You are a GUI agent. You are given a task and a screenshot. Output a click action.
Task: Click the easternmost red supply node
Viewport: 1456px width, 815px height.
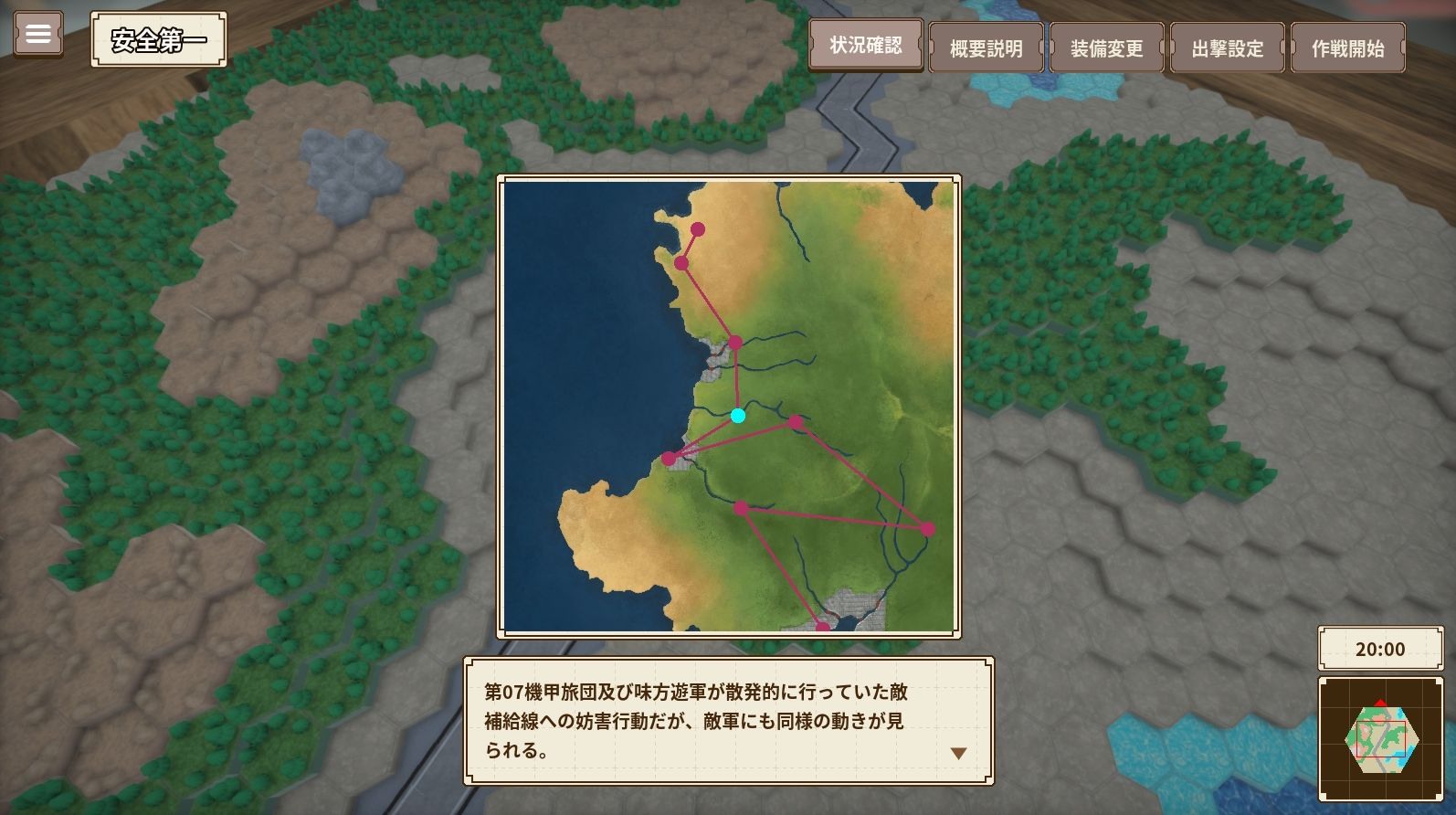928,528
